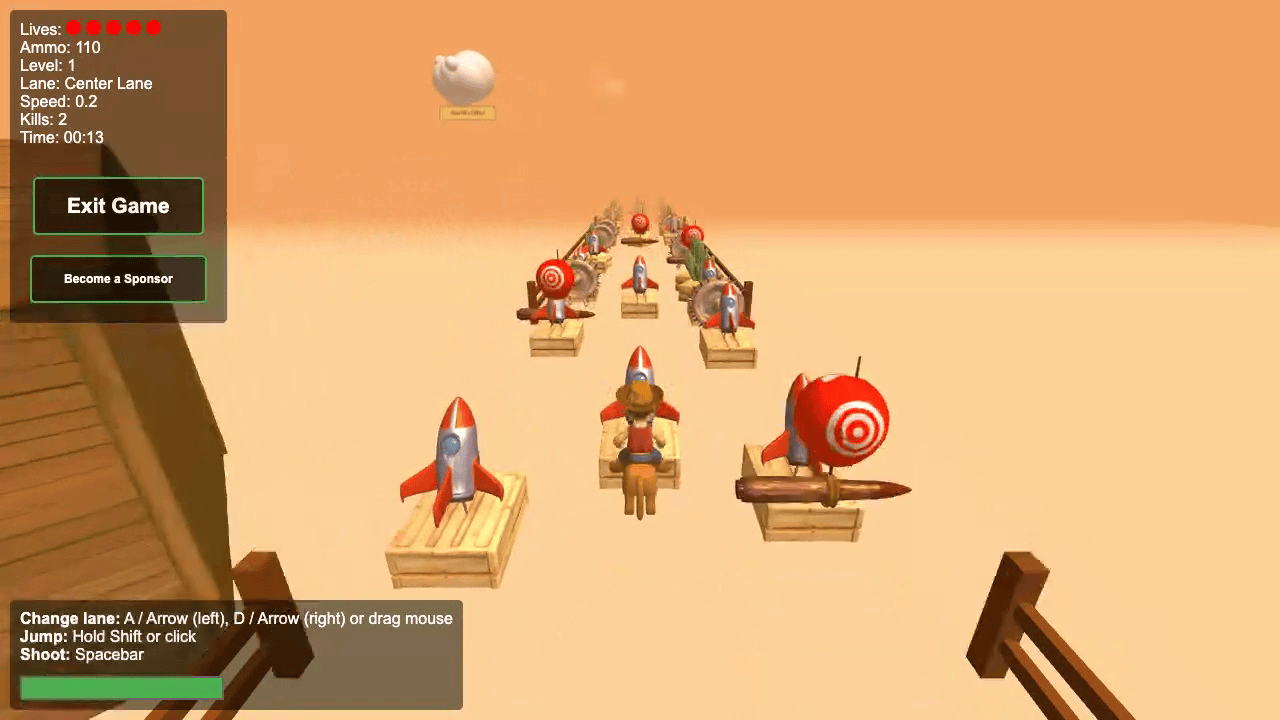Click the Kills: 2 stat readout
Image resolution: width=1280 pixels, height=720 pixels.
click(x=43, y=119)
